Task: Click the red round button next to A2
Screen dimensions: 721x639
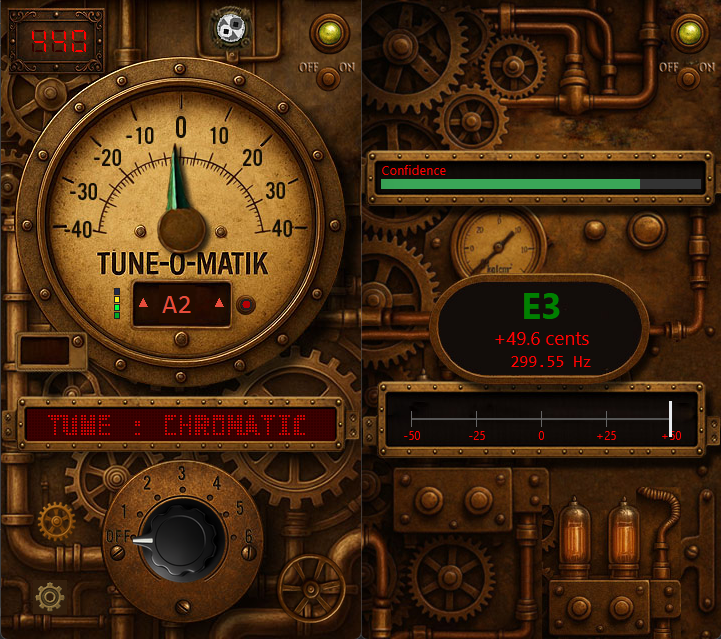Action: point(246,305)
